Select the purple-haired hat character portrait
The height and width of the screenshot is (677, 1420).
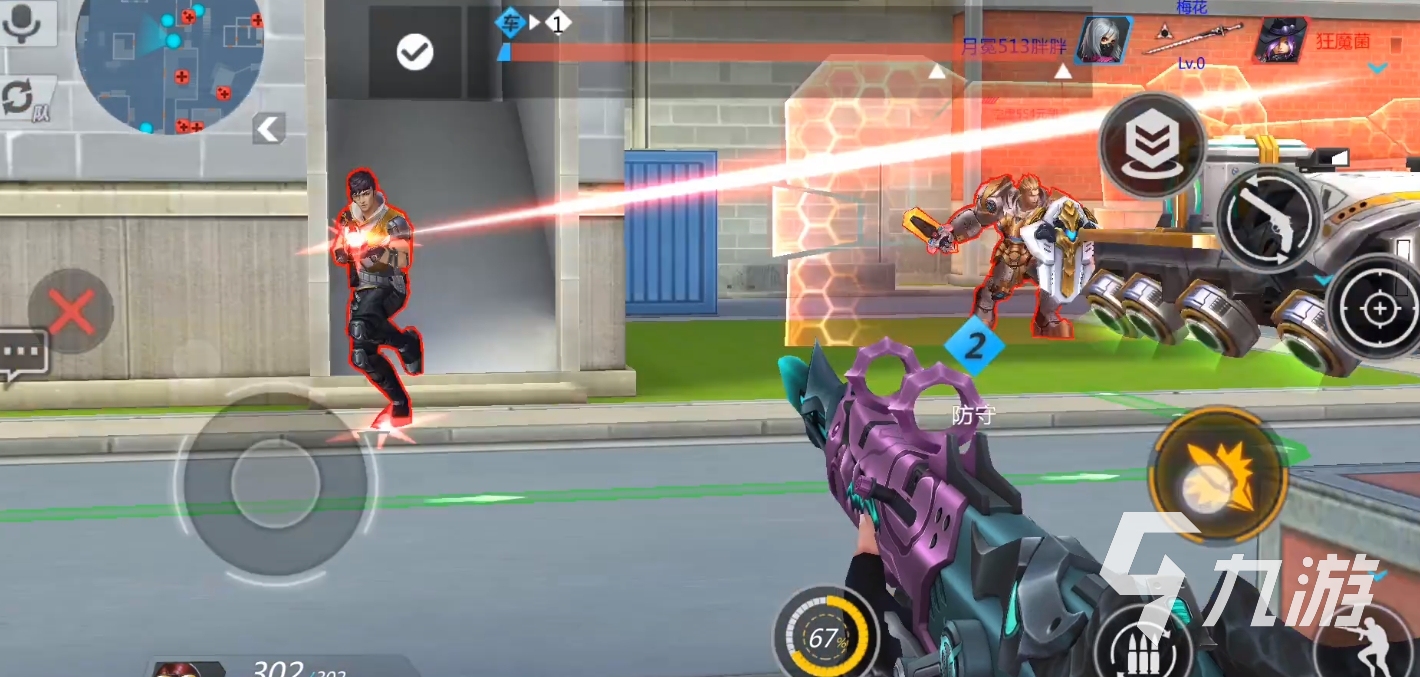click(1282, 41)
